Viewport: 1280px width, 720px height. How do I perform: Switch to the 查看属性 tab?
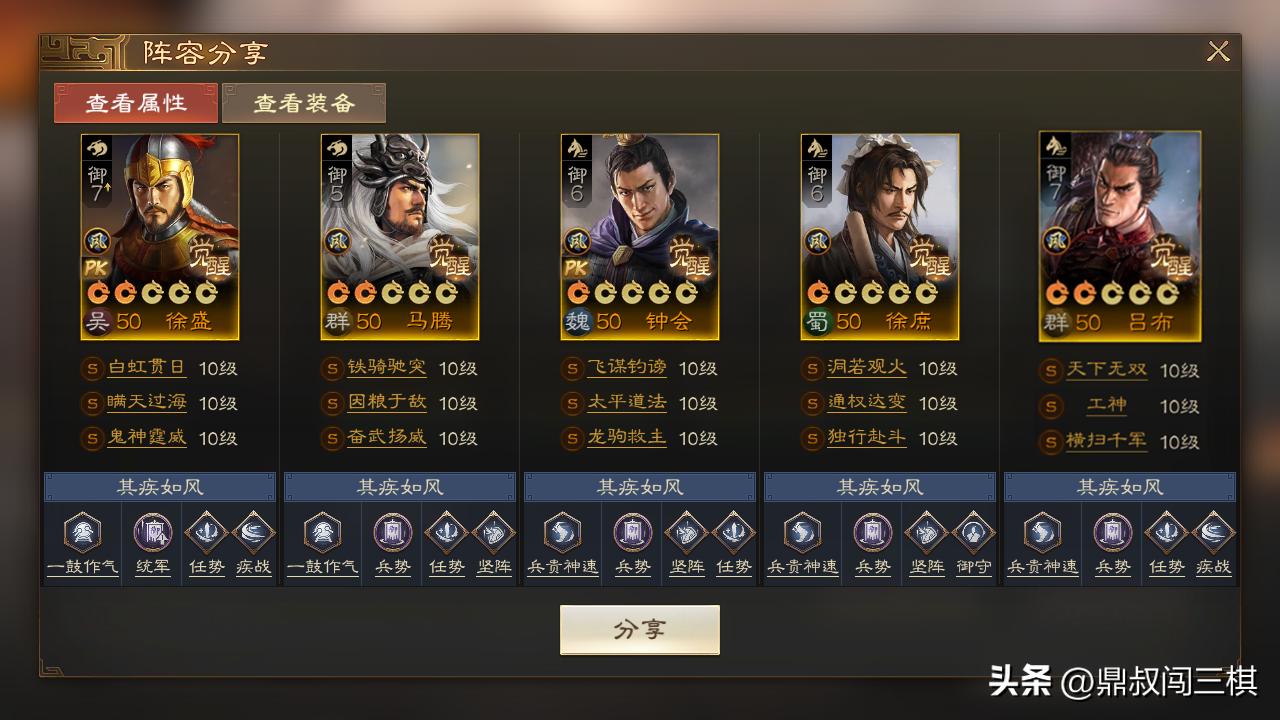click(136, 103)
